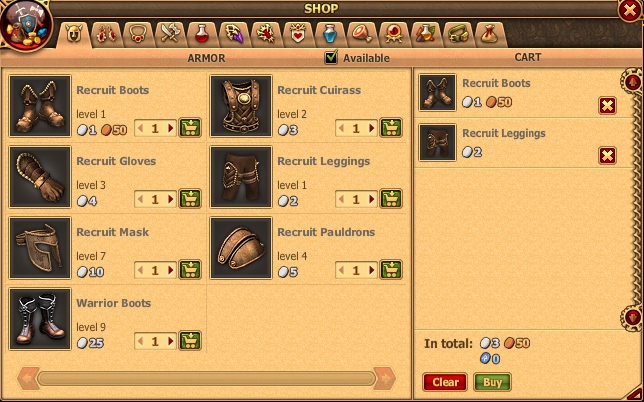This screenshot has width=644, height=402.
Task: Select the Warrior Boots item icon
Action: point(40,319)
